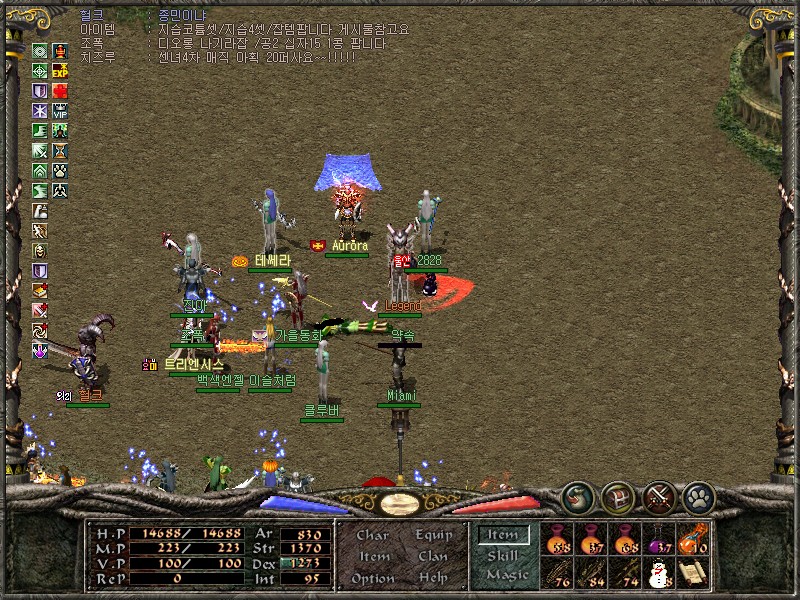Screen dimensions: 800x600
Task: Click the VIP buff icon
Action: point(60,111)
